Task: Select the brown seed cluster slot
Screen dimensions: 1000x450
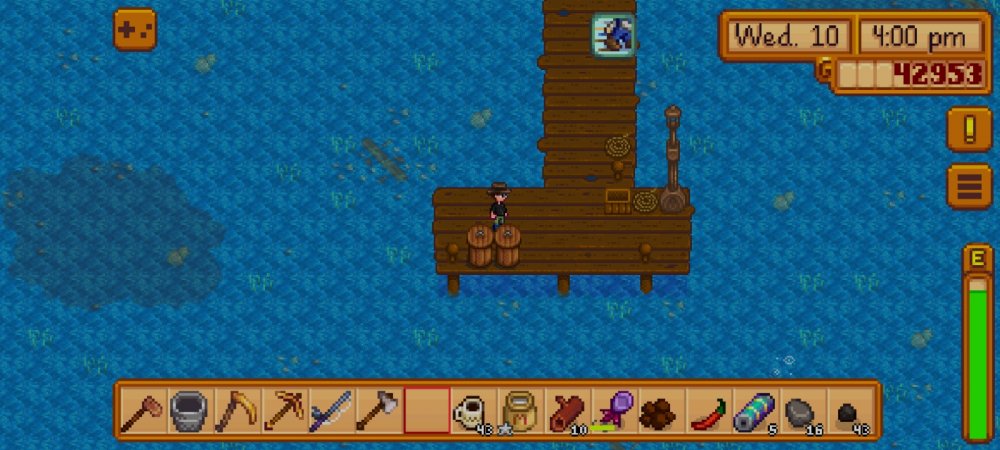Action: [660, 410]
